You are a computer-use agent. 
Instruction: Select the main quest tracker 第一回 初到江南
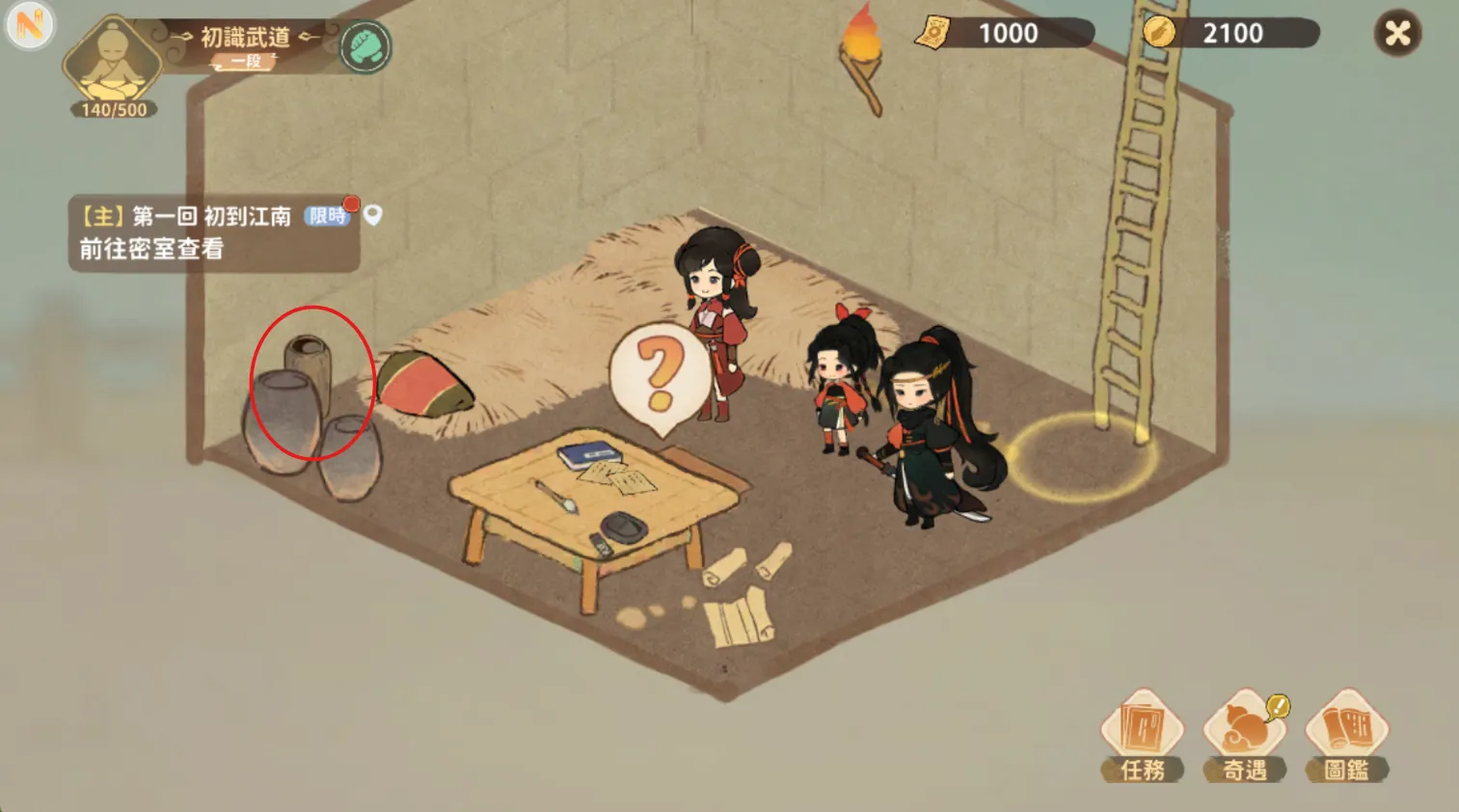coord(213,233)
